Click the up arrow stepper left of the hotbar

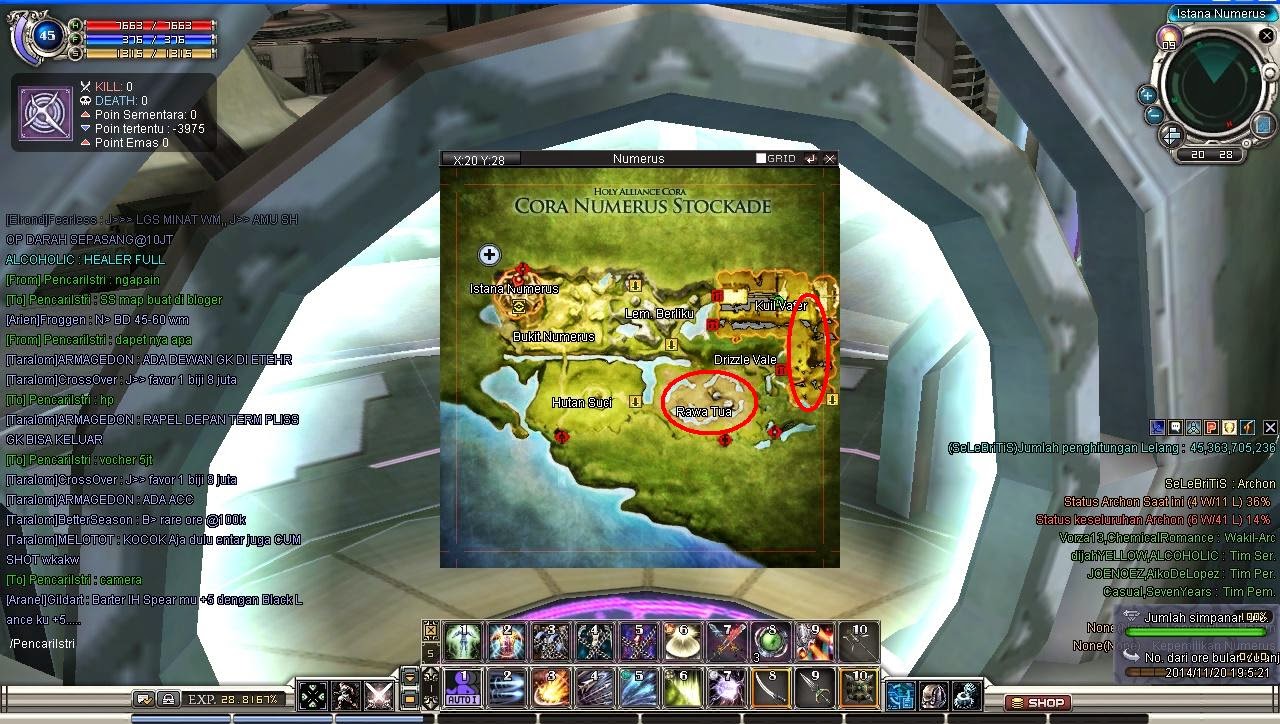(x=430, y=672)
